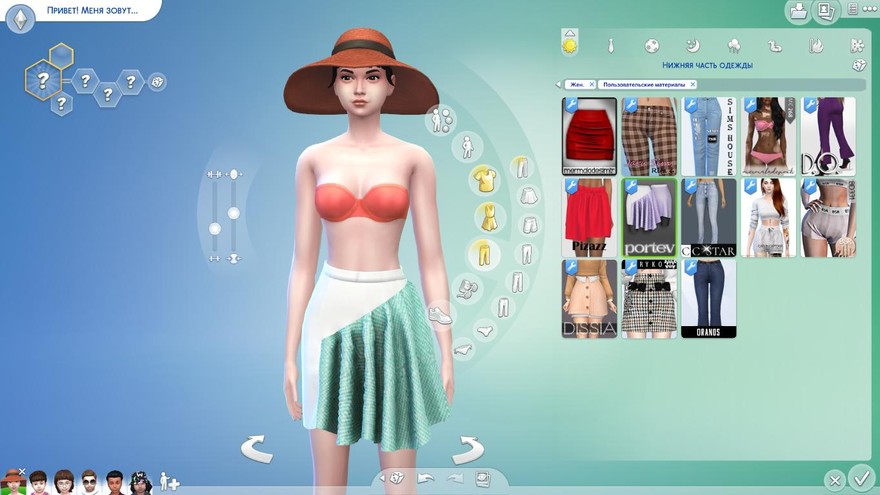Pick the Portev purple pleated skirt

point(649,217)
